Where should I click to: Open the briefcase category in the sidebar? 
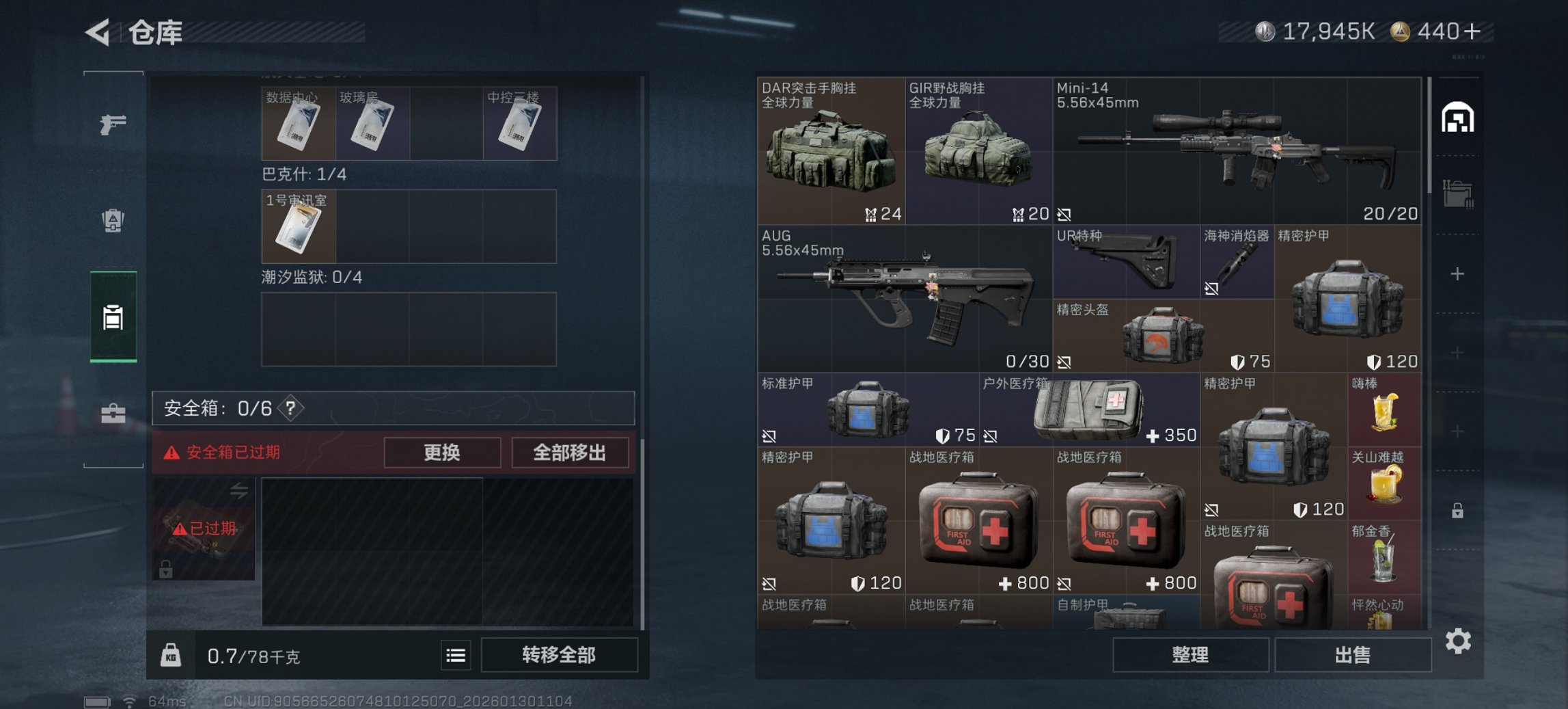click(x=113, y=414)
